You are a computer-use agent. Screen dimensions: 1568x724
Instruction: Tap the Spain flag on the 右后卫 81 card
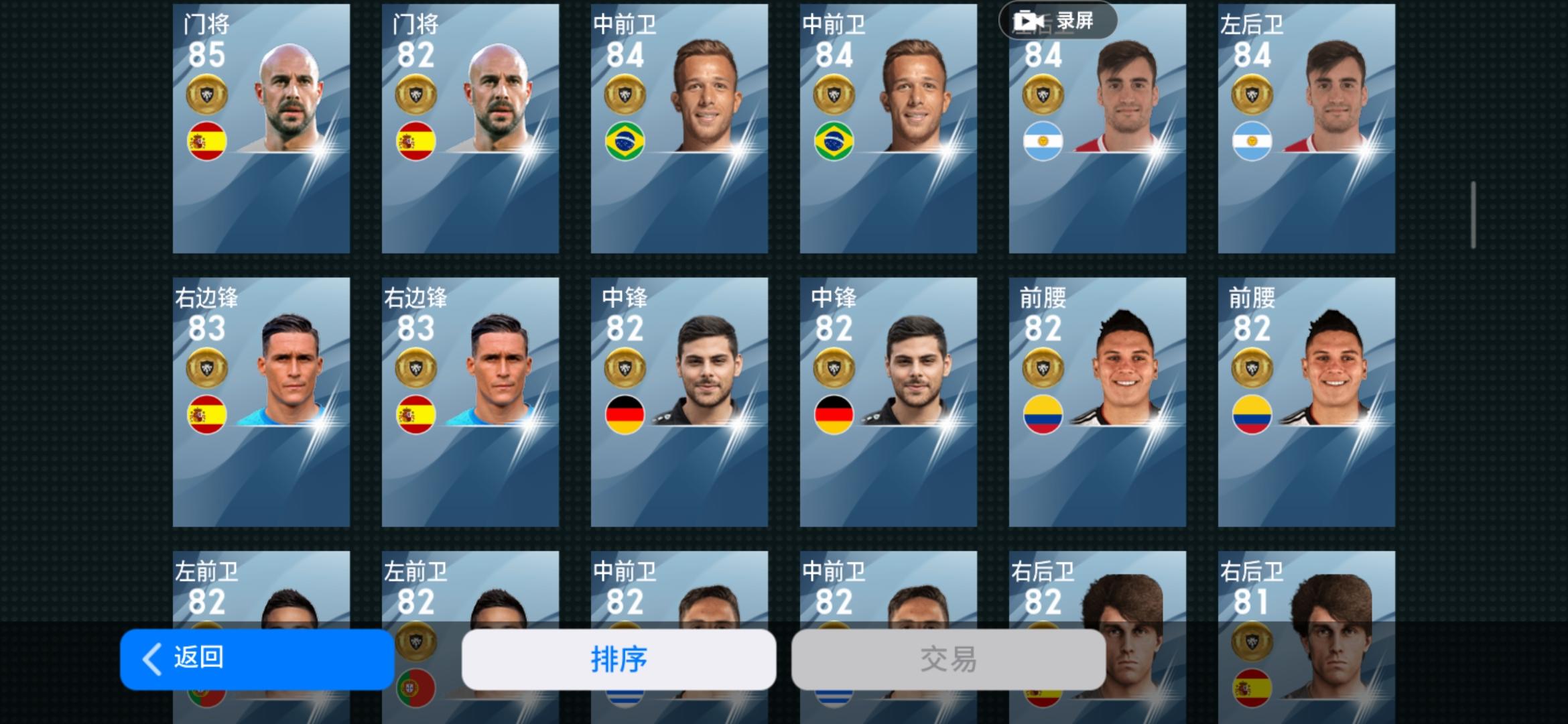pos(1252,687)
